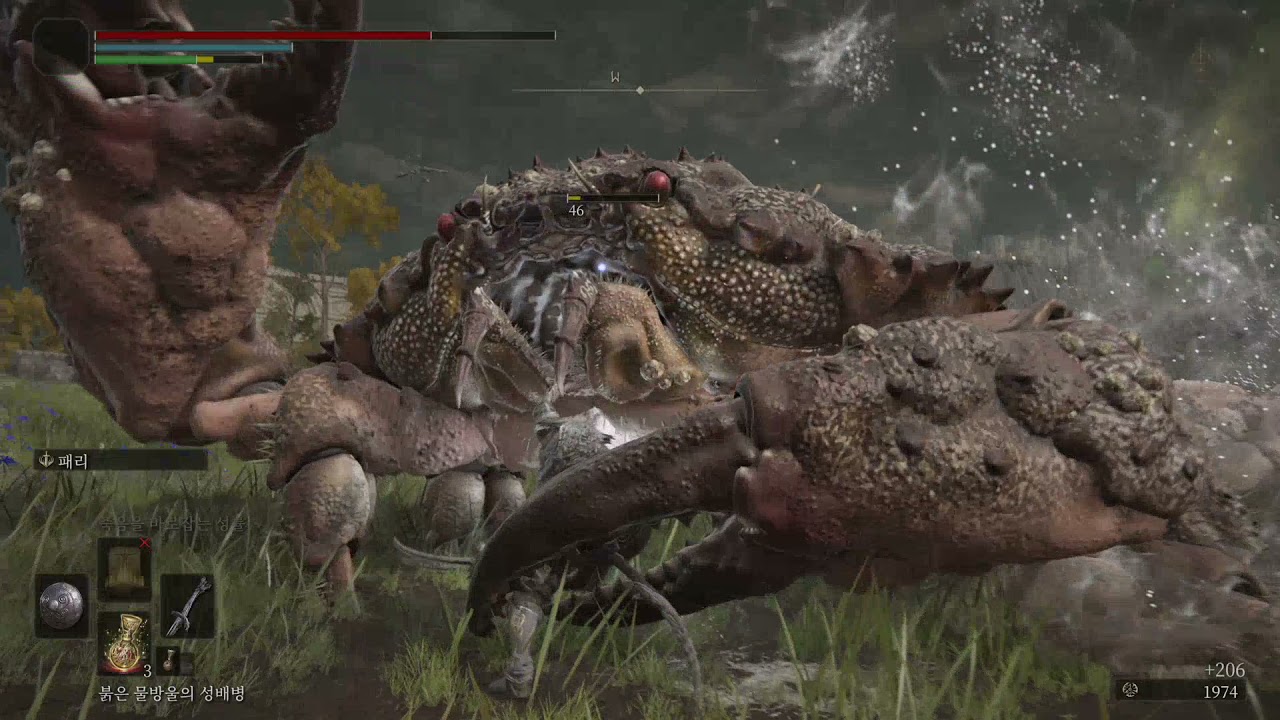Viewport: 1280px width, 720px height.
Task: Use the Flask of Crimson Tears
Action: coord(125,643)
